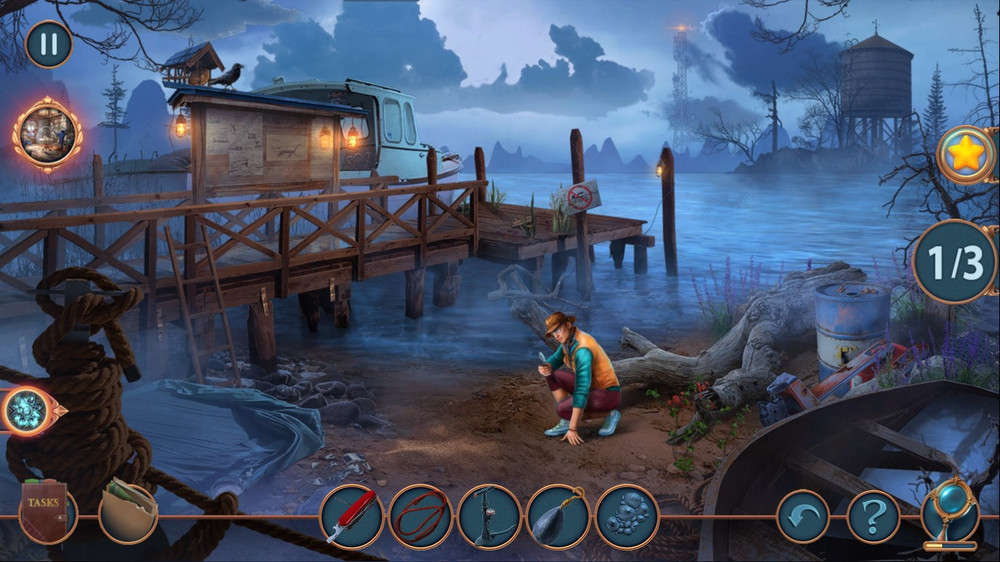Open the map pouch
This screenshot has width=1000, height=562.
[128, 511]
